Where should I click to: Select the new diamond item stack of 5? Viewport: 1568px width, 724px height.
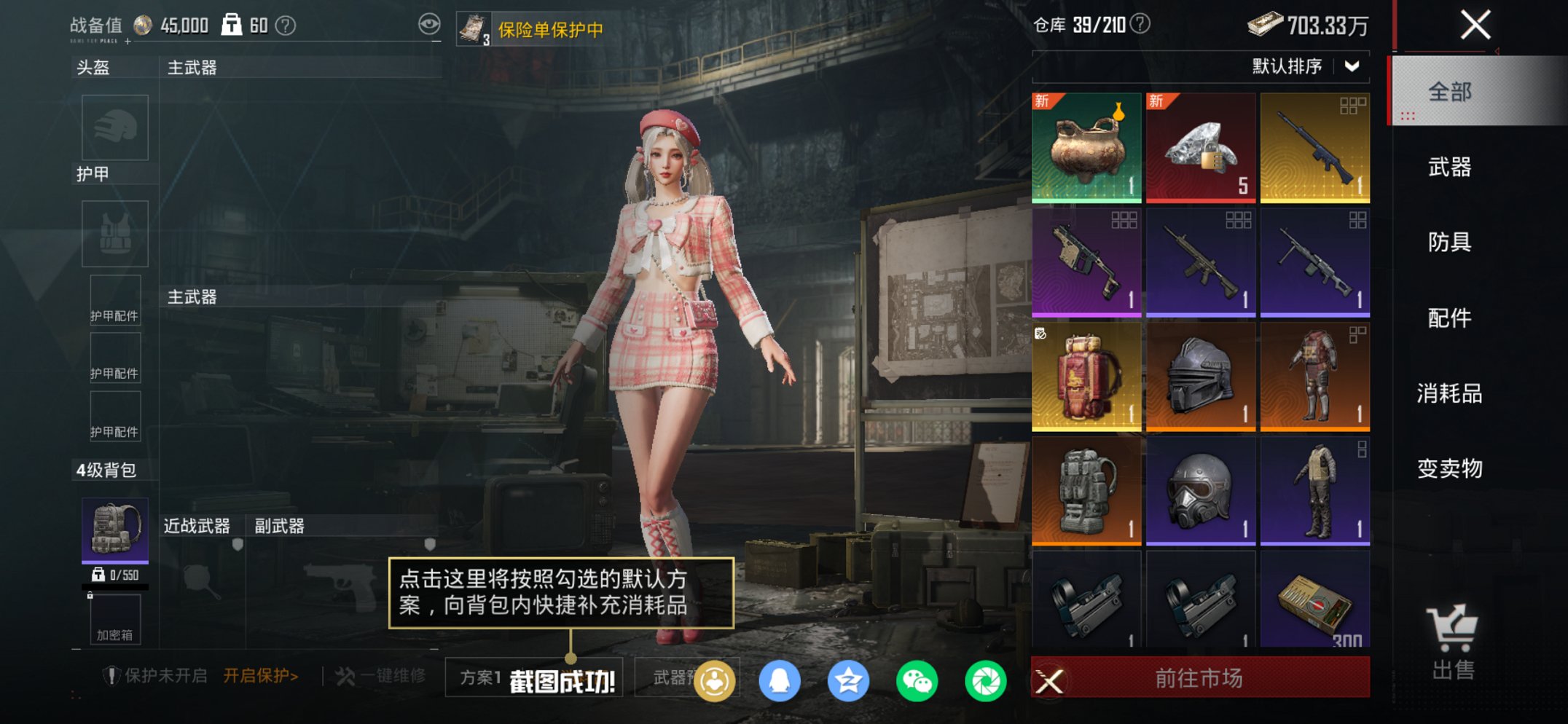[1200, 145]
